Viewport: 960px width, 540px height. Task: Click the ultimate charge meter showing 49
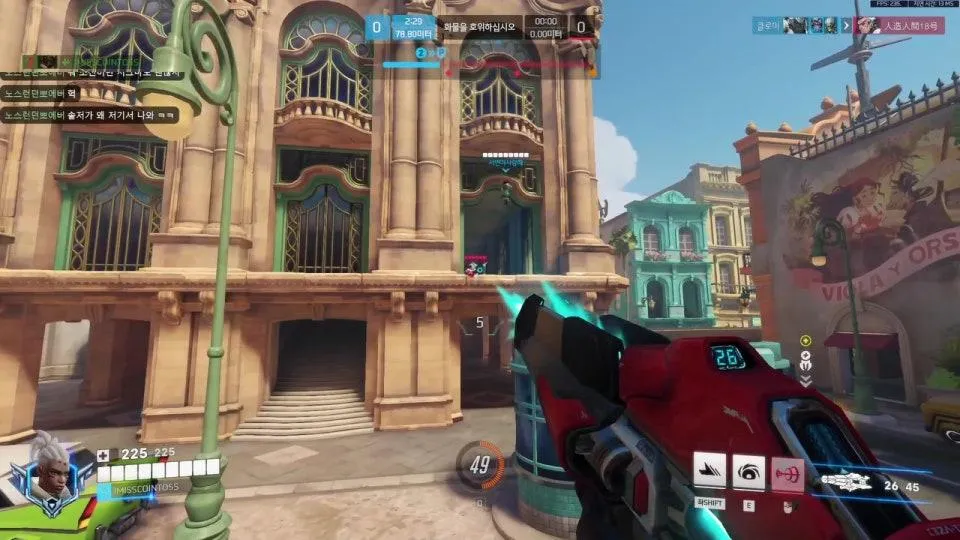click(479, 466)
